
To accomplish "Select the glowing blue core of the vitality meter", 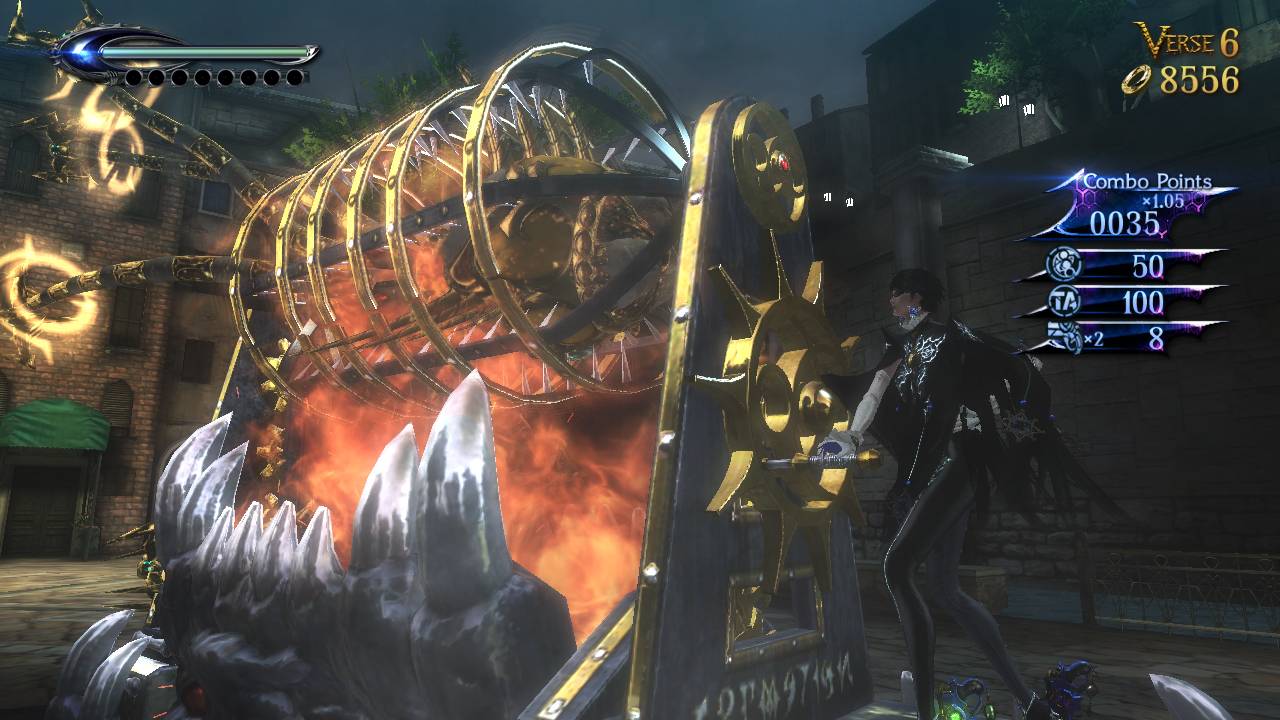I will (x=76, y=51).
